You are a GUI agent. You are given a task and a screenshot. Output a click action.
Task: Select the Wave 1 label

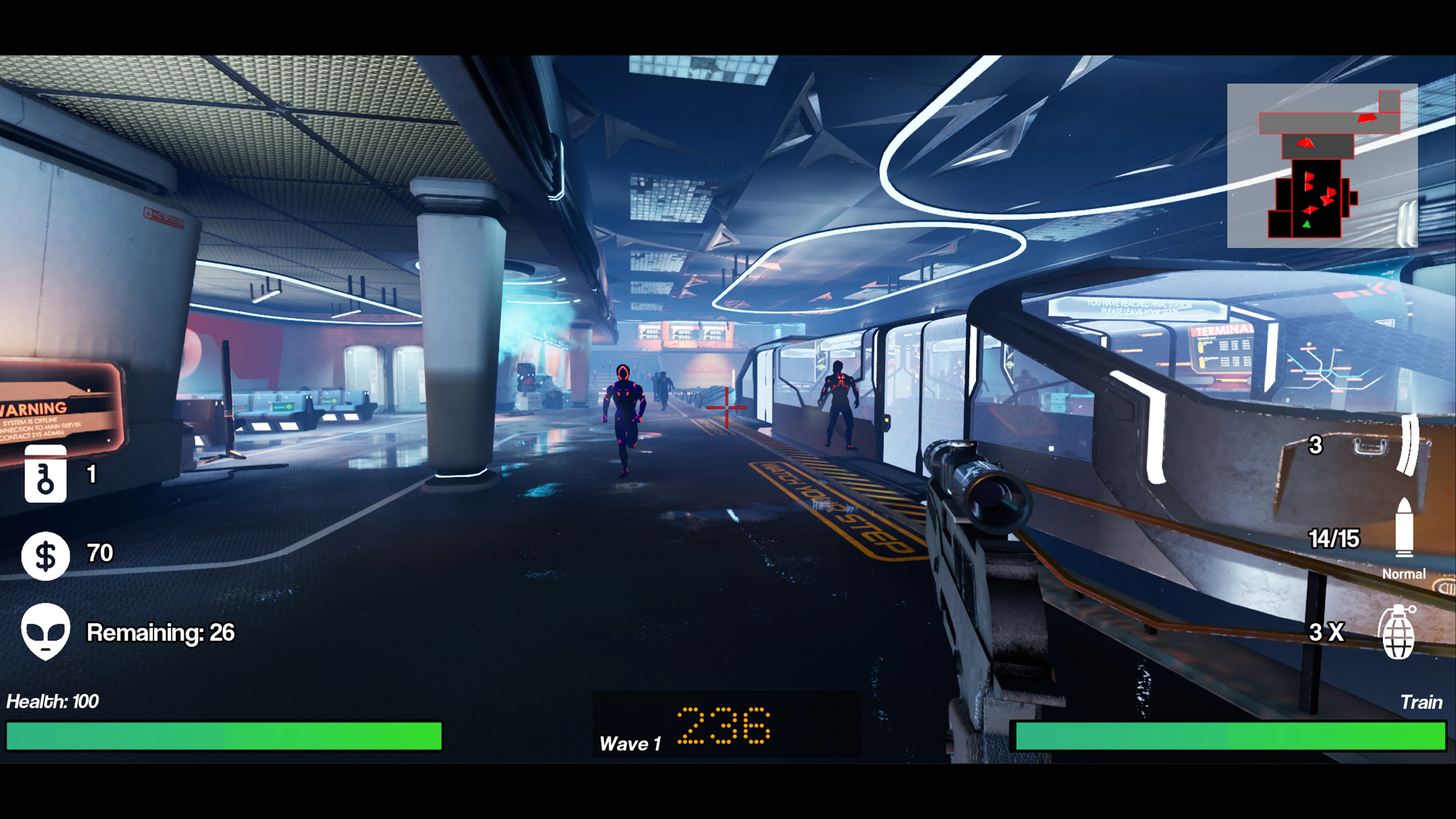631,743
